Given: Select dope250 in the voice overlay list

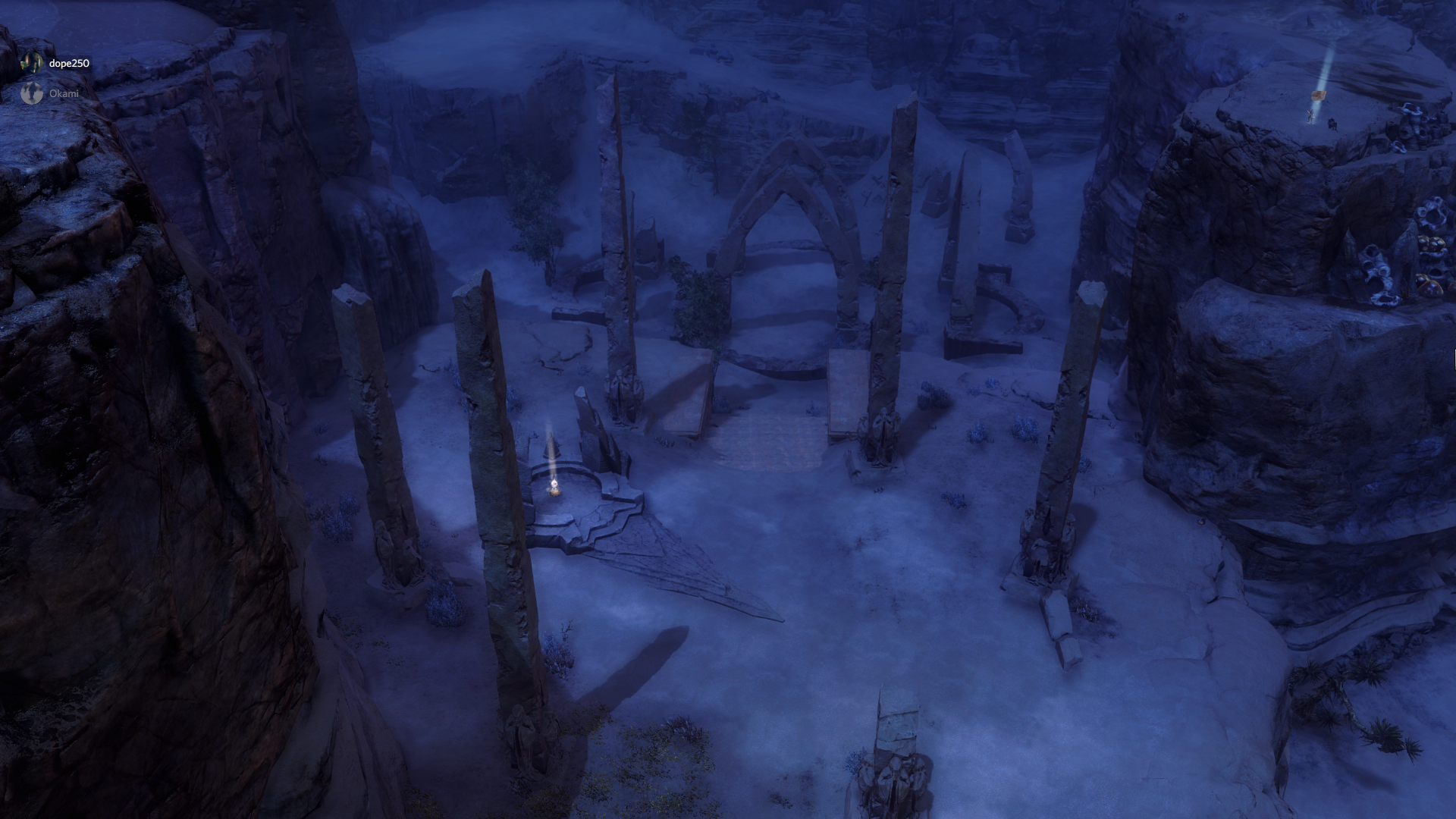Looking at the screenshot, I should point(68,63).
